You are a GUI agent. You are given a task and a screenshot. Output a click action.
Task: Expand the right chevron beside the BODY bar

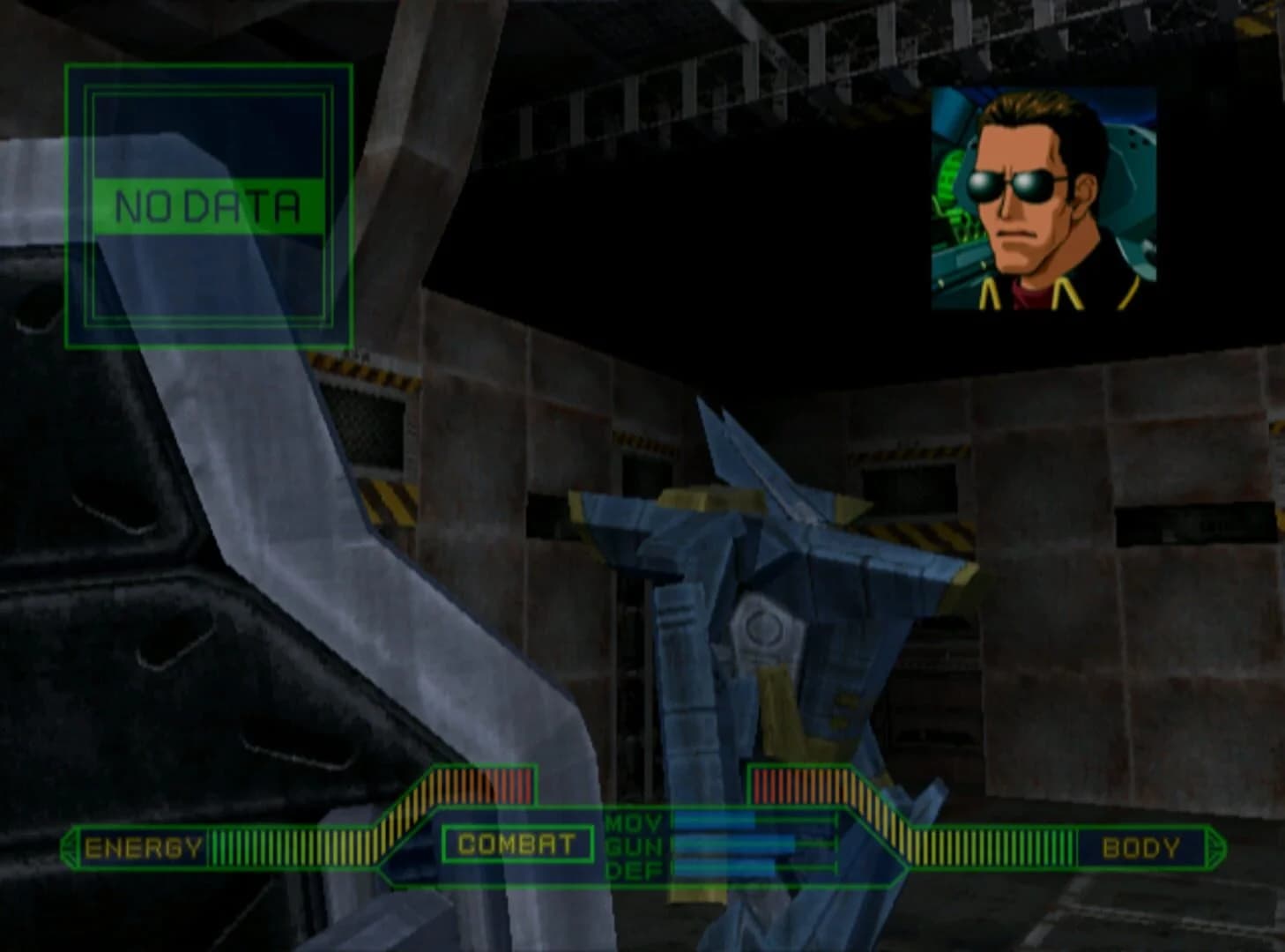[x=1214, y=849]
